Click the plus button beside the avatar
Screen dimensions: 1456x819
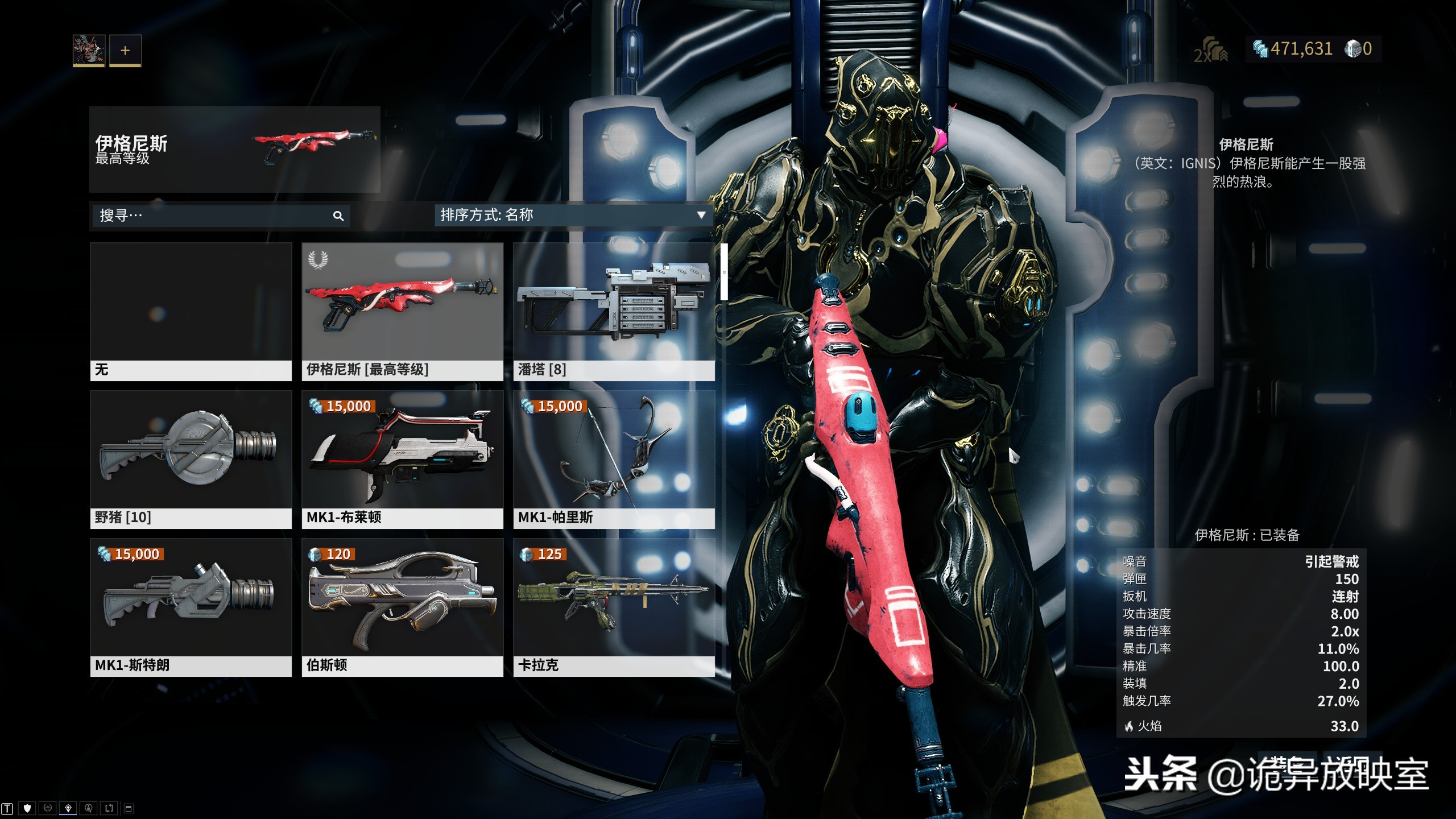125,50
